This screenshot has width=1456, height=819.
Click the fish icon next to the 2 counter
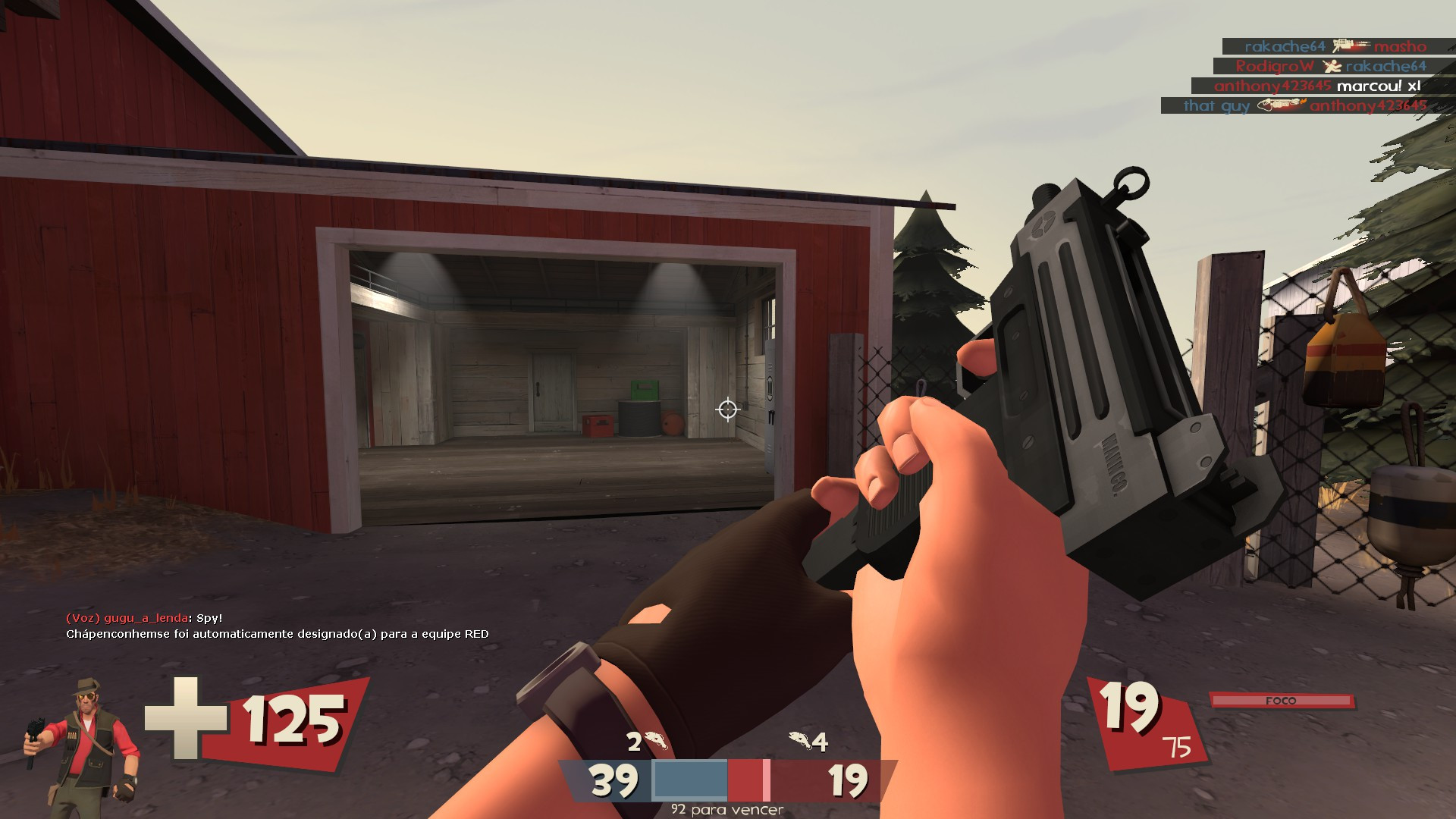tap(655, 740)
